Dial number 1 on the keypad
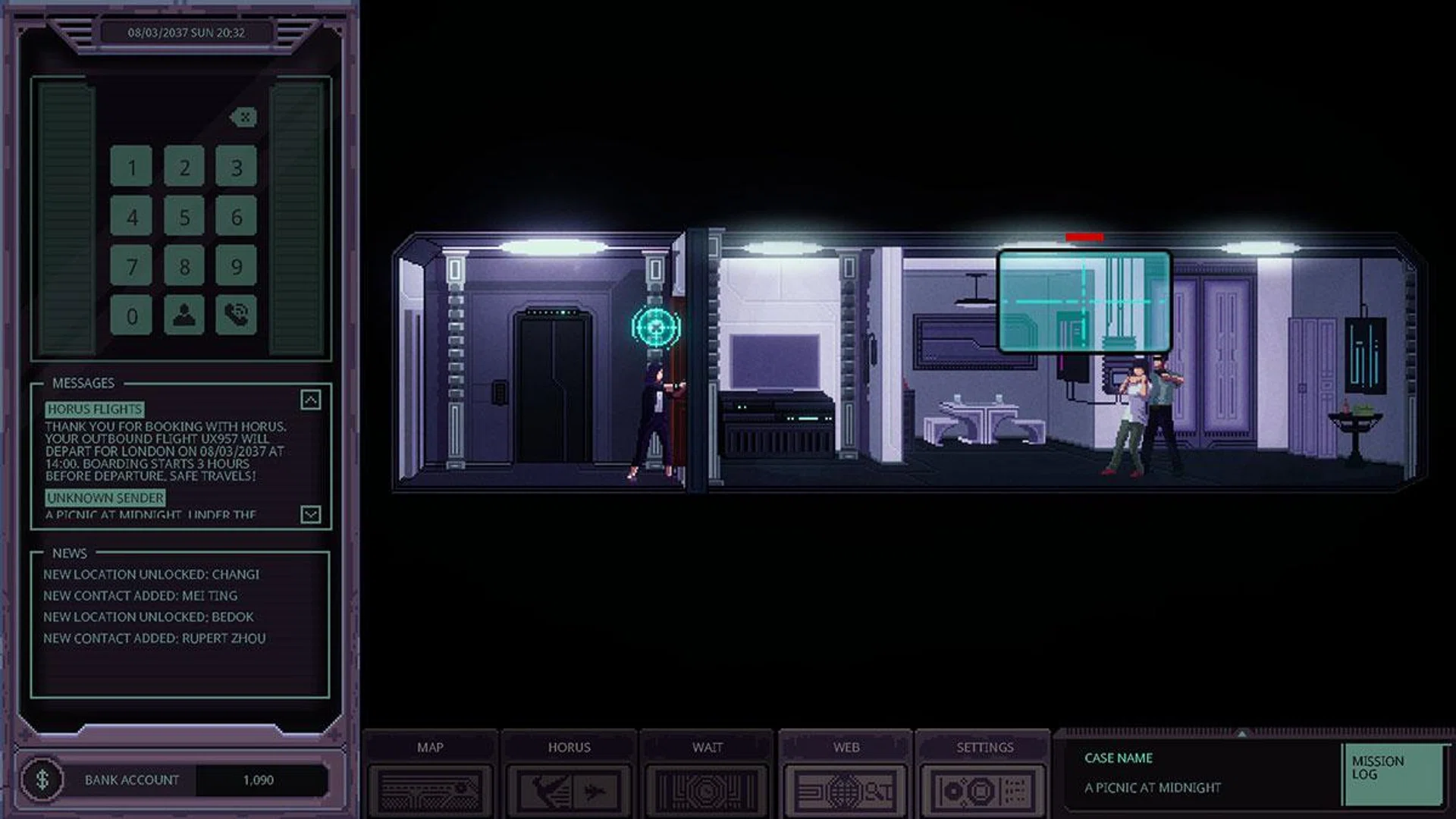Screen dimensions: 1456x819 click(x=131, y=166)
